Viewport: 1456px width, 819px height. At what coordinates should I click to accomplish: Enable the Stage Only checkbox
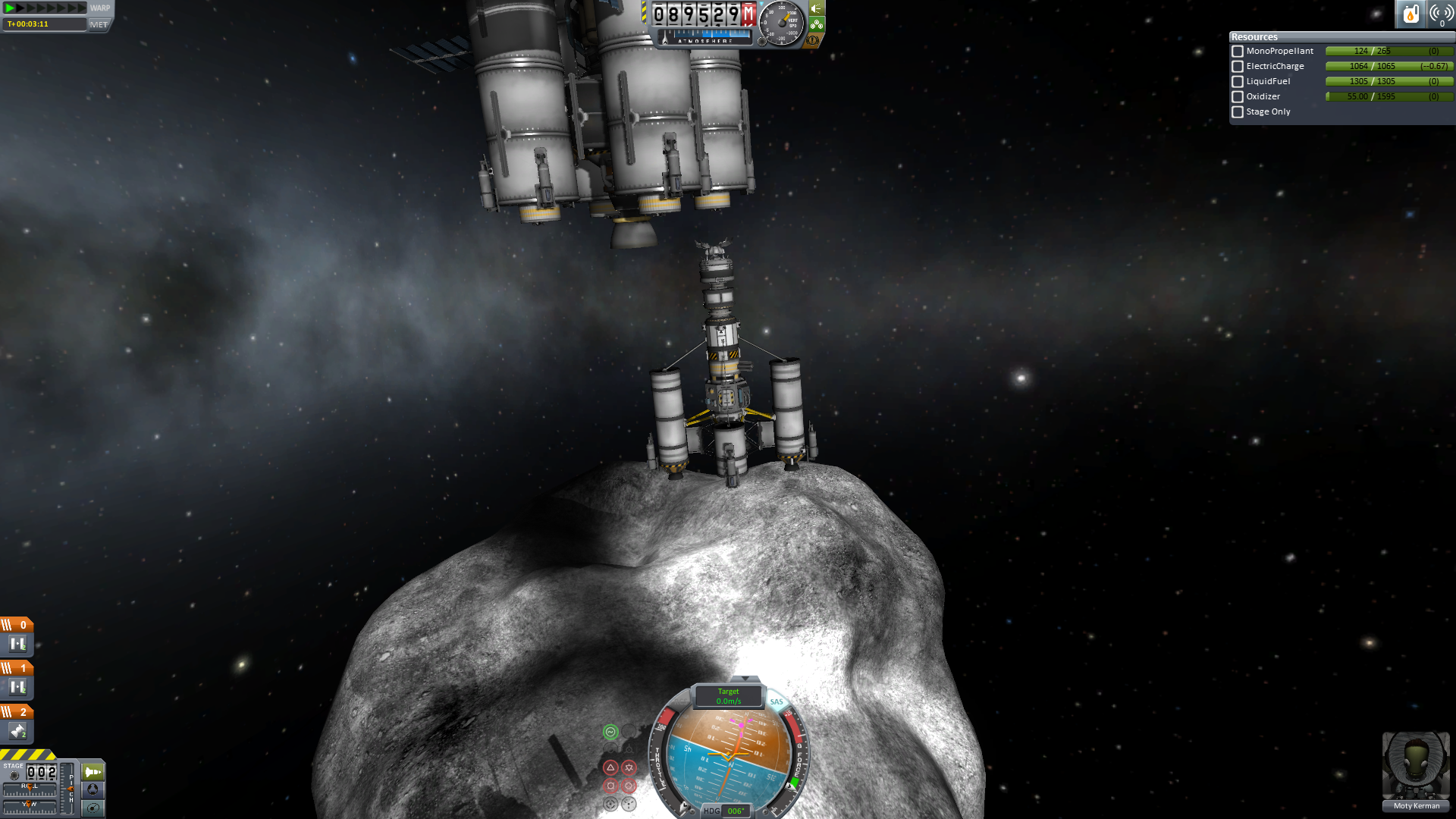coord(1238,112)
